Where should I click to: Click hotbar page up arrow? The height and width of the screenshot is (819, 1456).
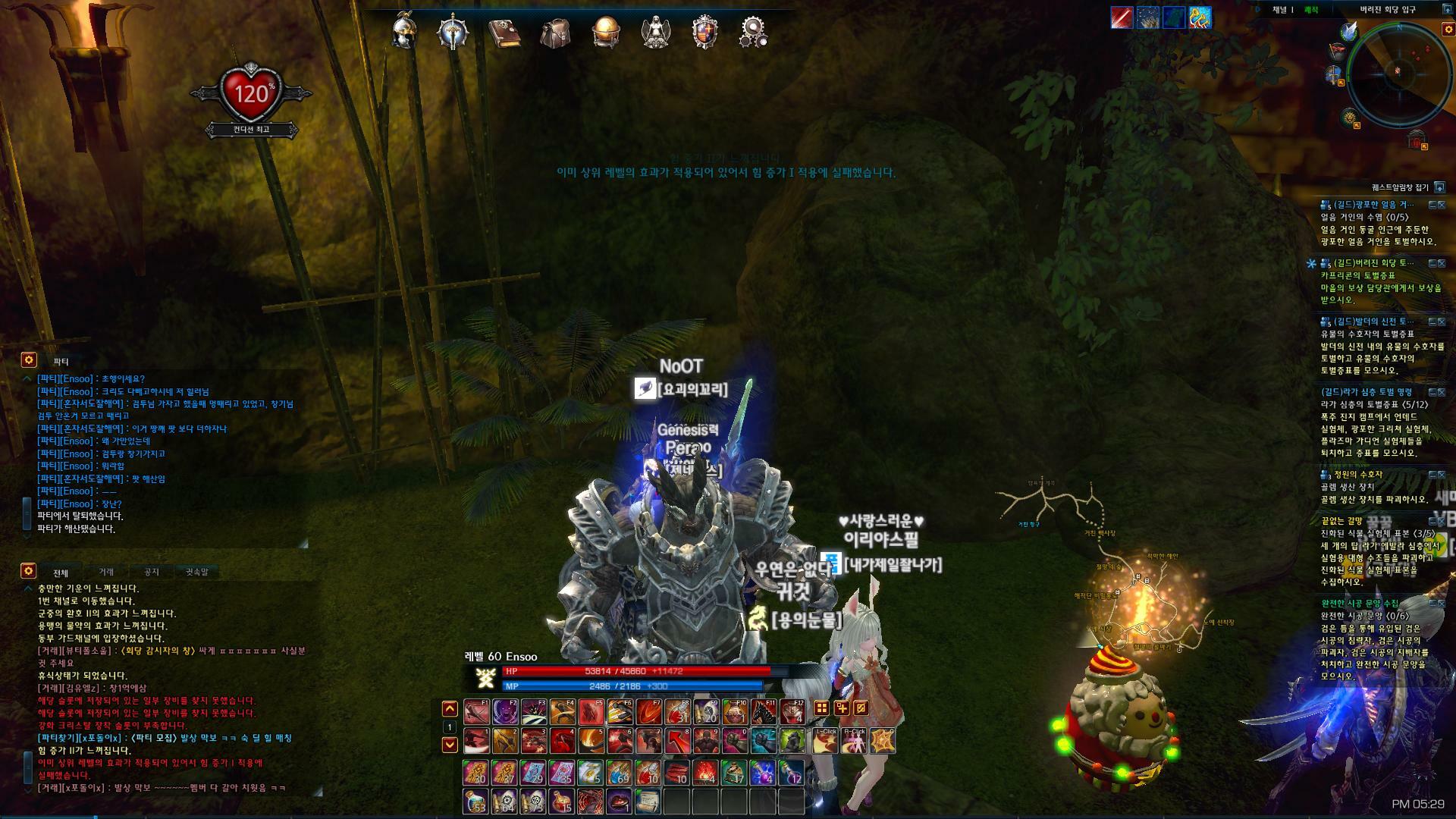coord(450,709)
